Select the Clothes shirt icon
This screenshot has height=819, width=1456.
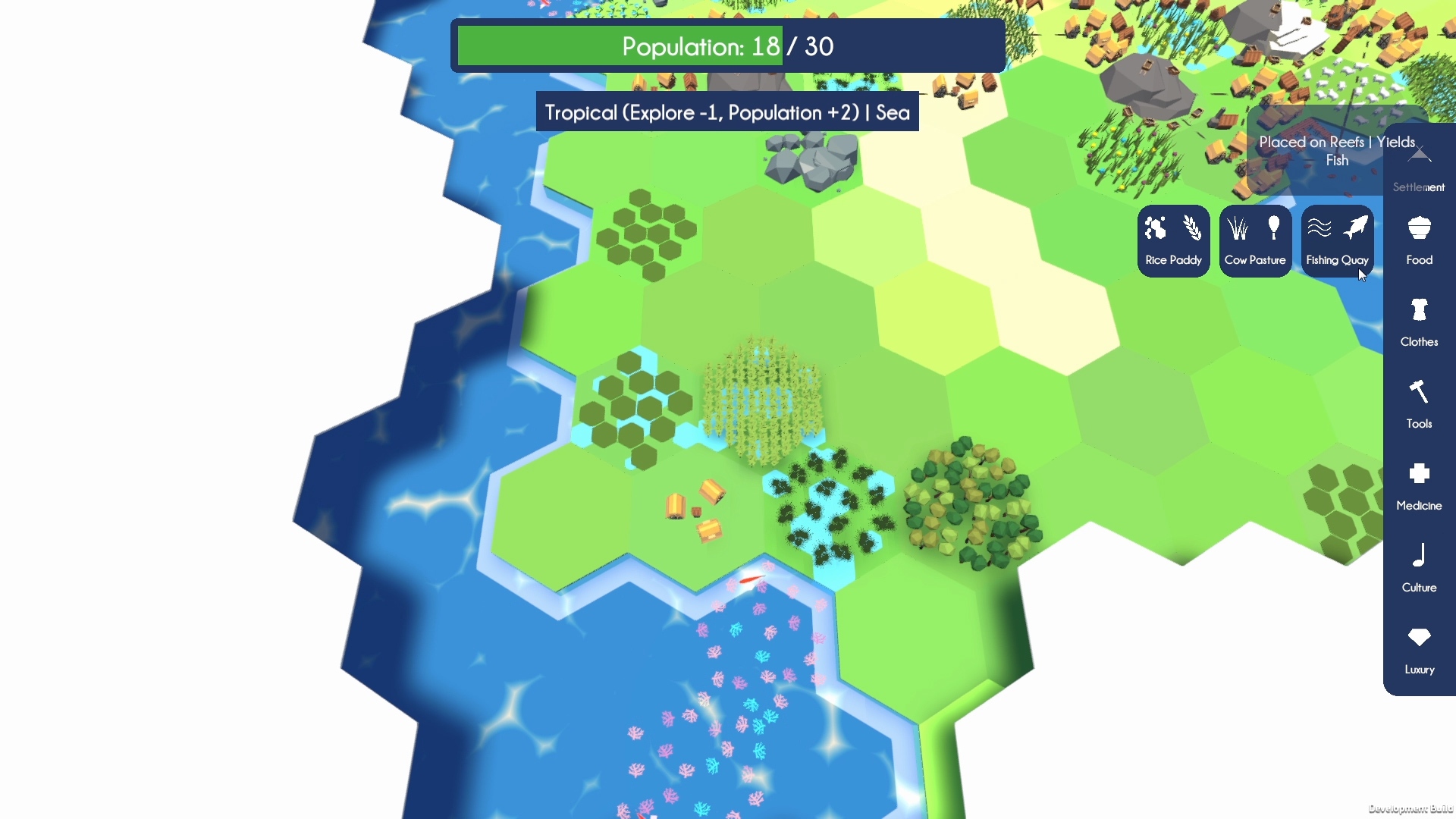(1419, 311)
